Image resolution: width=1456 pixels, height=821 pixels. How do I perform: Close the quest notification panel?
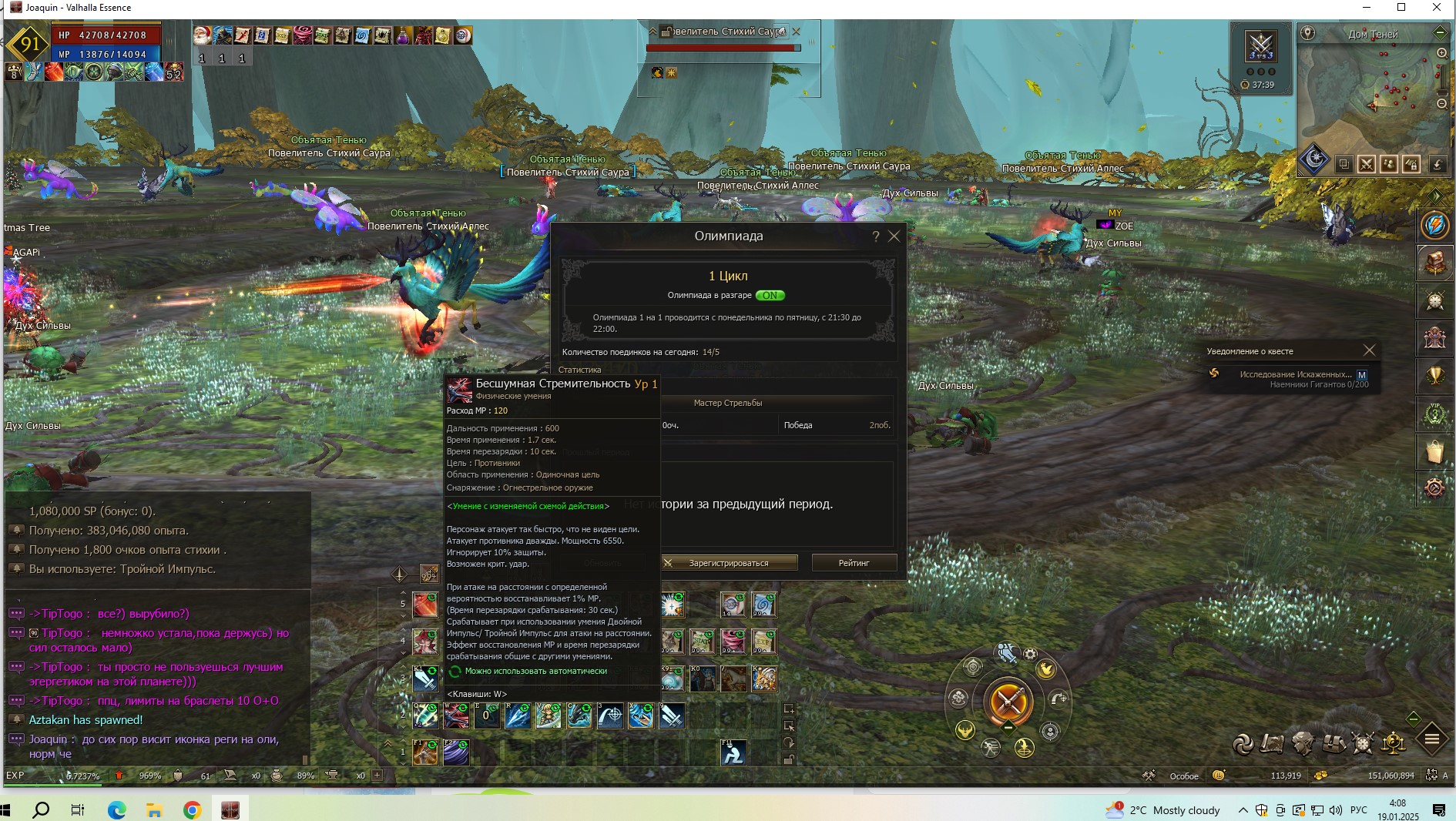pyautogui.click(x=1369, y=350)
